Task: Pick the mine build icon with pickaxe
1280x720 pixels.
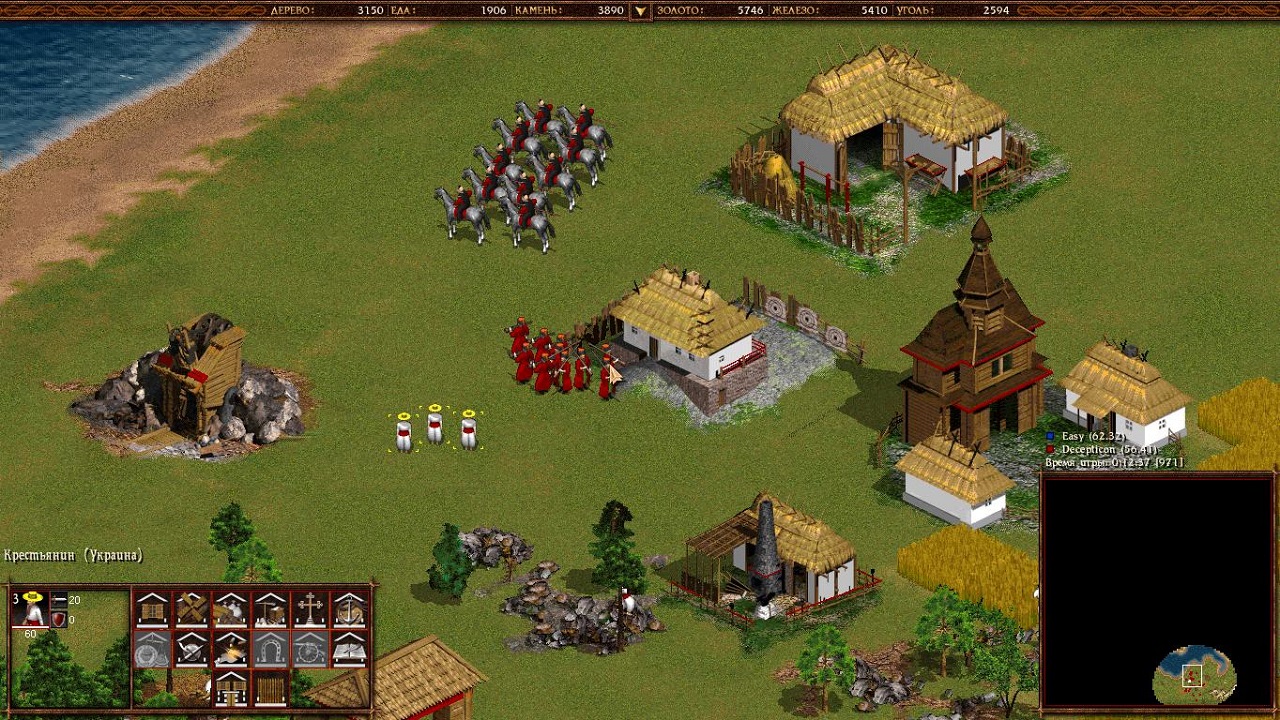Action: coord(270,609)
